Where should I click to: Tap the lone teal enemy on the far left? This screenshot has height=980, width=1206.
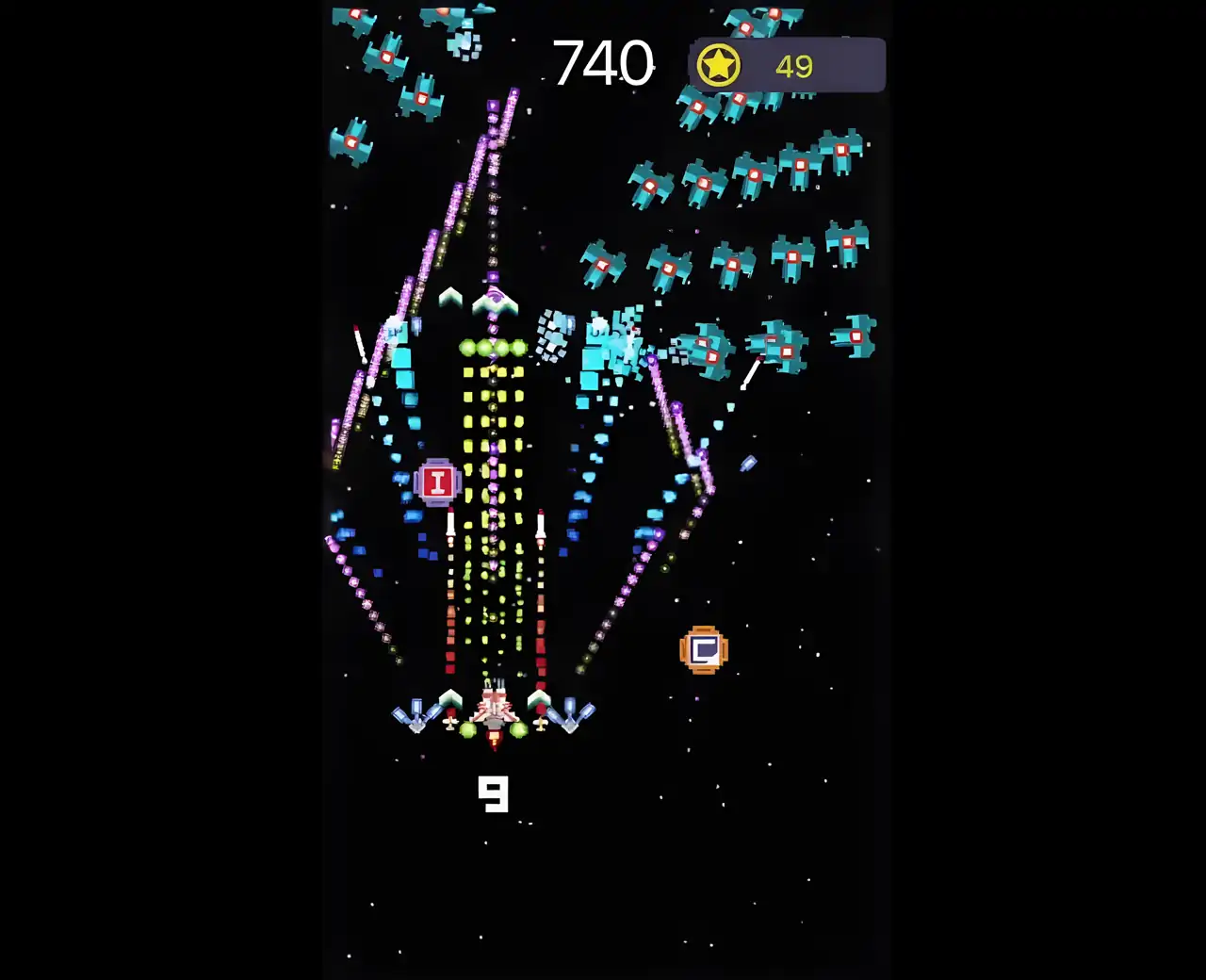350,141
